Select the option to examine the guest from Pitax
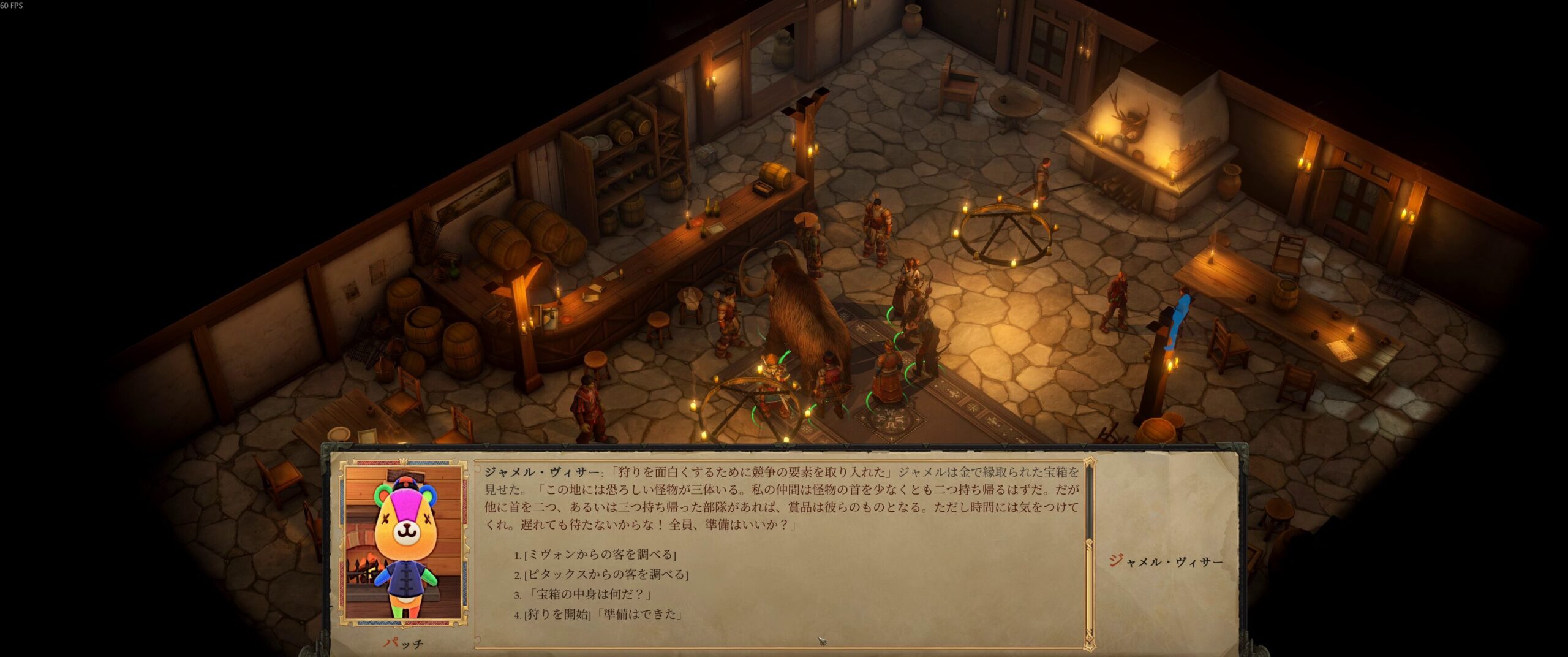The height and width of the screenshot is (657, 1568). point(606,574)
